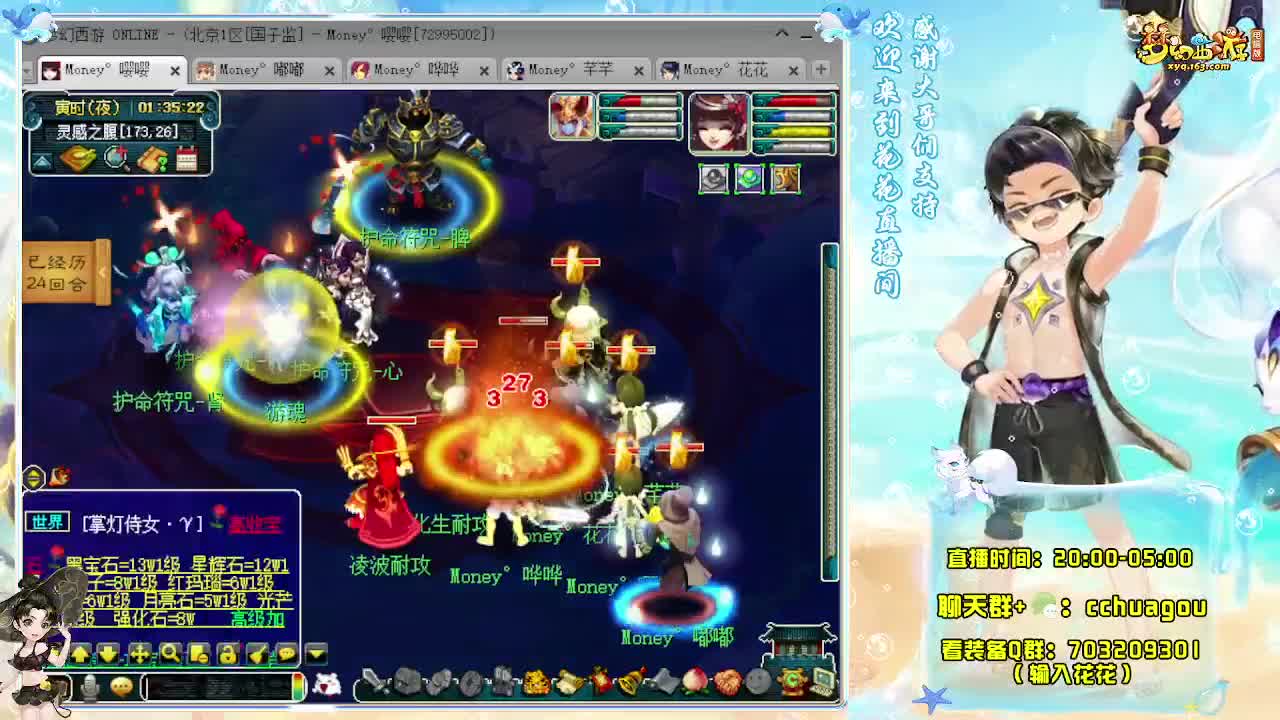Open the gold ingot icon near the clock

point(78,159)
